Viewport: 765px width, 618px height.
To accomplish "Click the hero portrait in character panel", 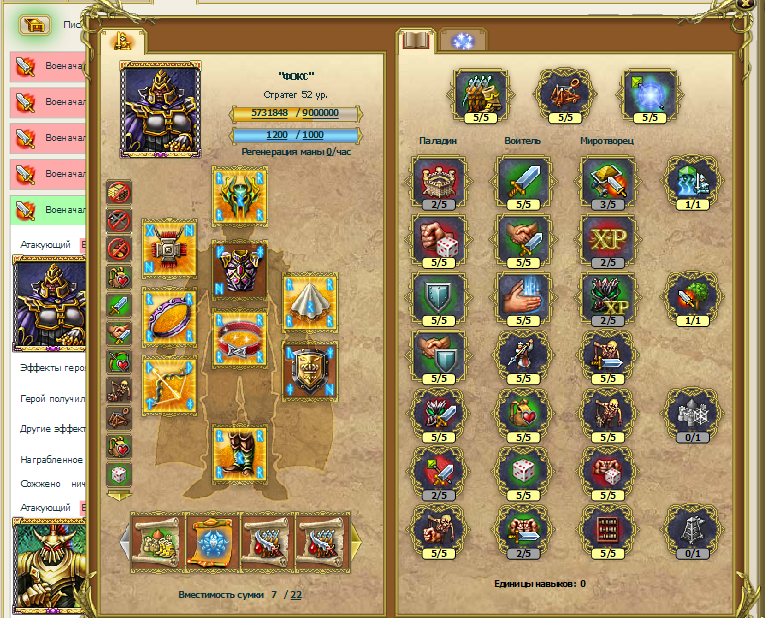I will (159, 109).
